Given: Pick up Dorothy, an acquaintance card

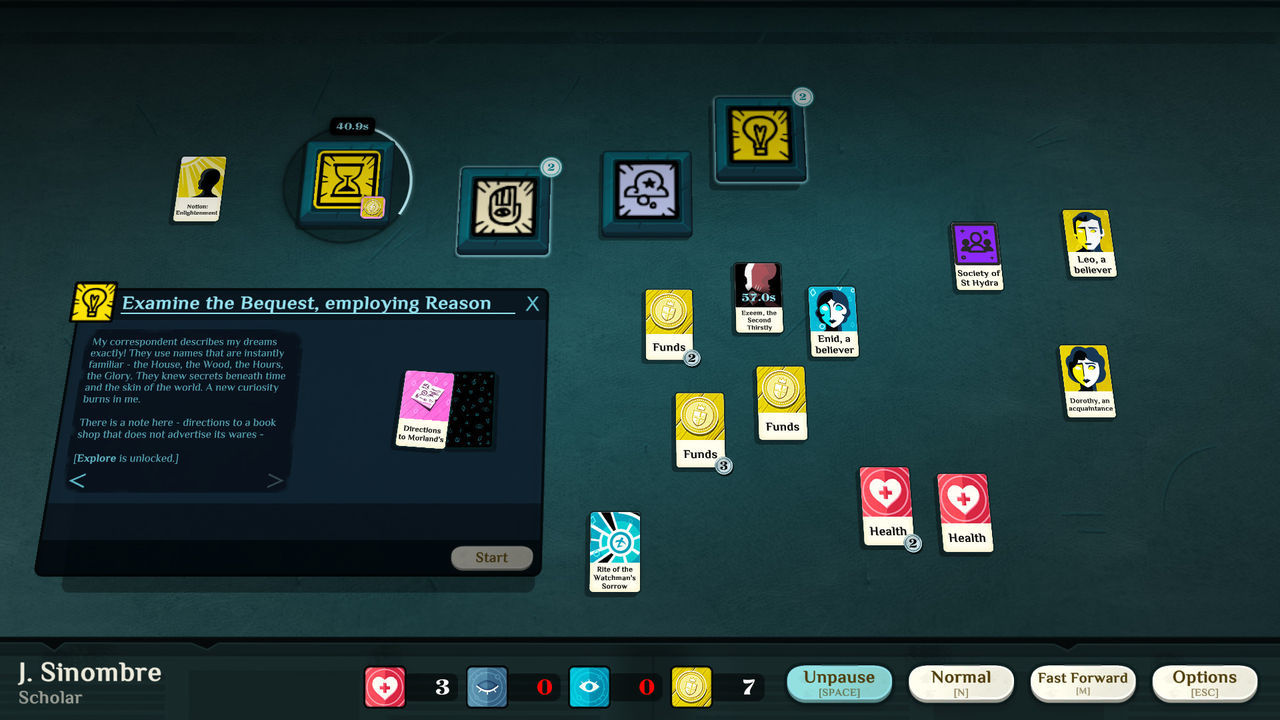Looking at the screenshot, I should tap(1088, 381).
